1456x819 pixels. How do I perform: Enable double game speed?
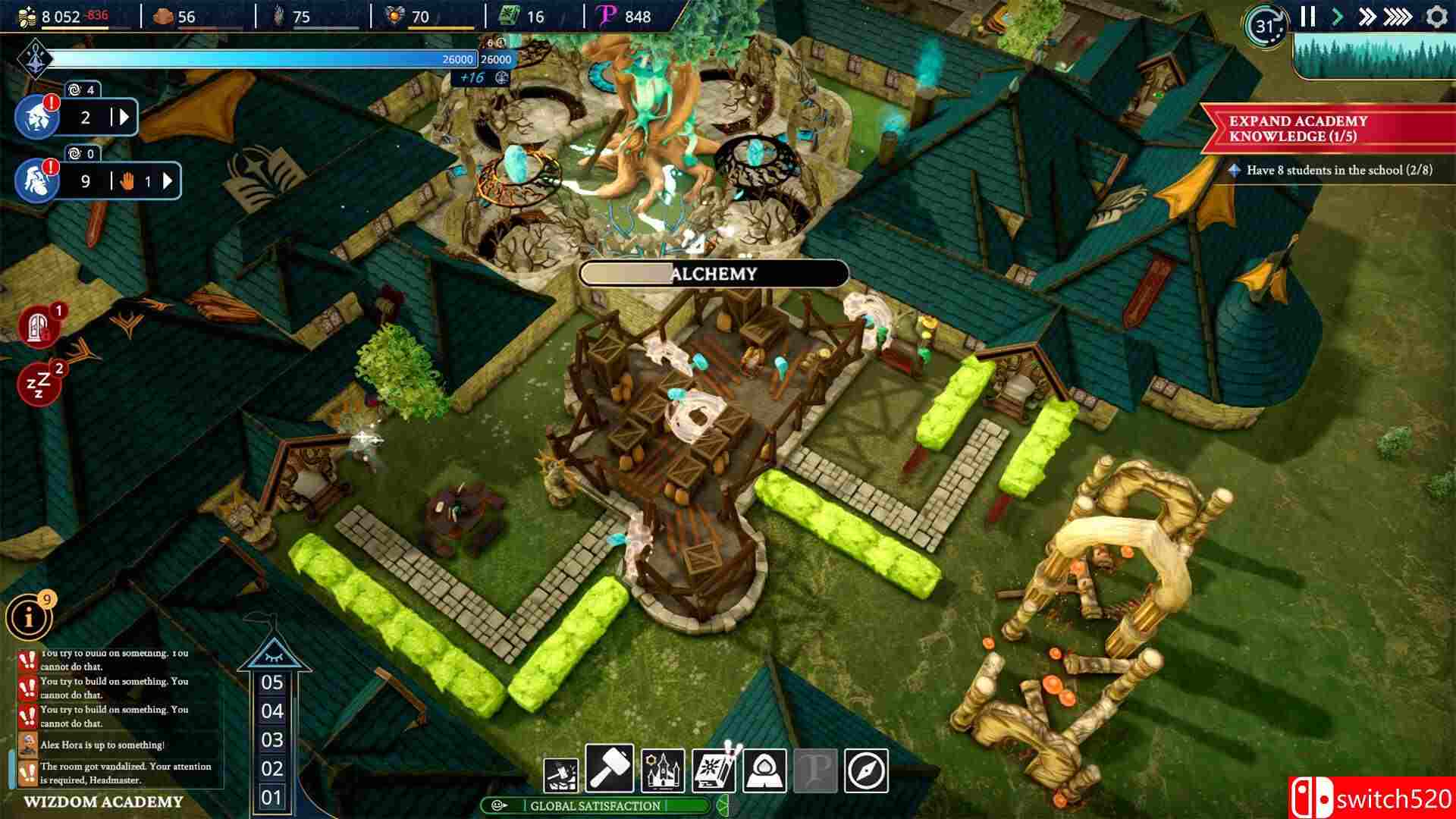[1367, 14]
